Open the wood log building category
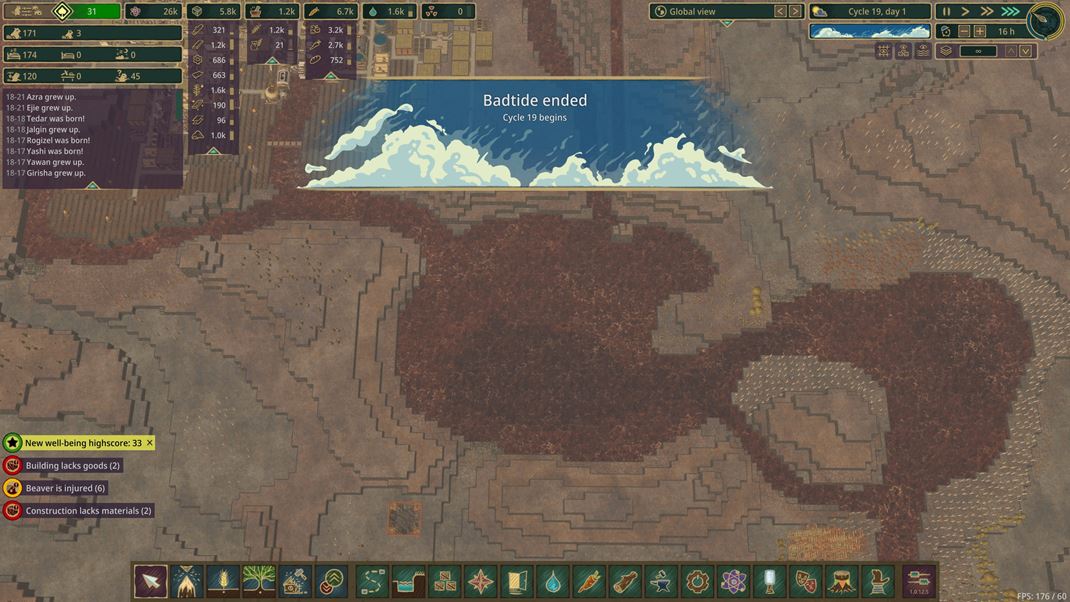 tap(625, 580)
